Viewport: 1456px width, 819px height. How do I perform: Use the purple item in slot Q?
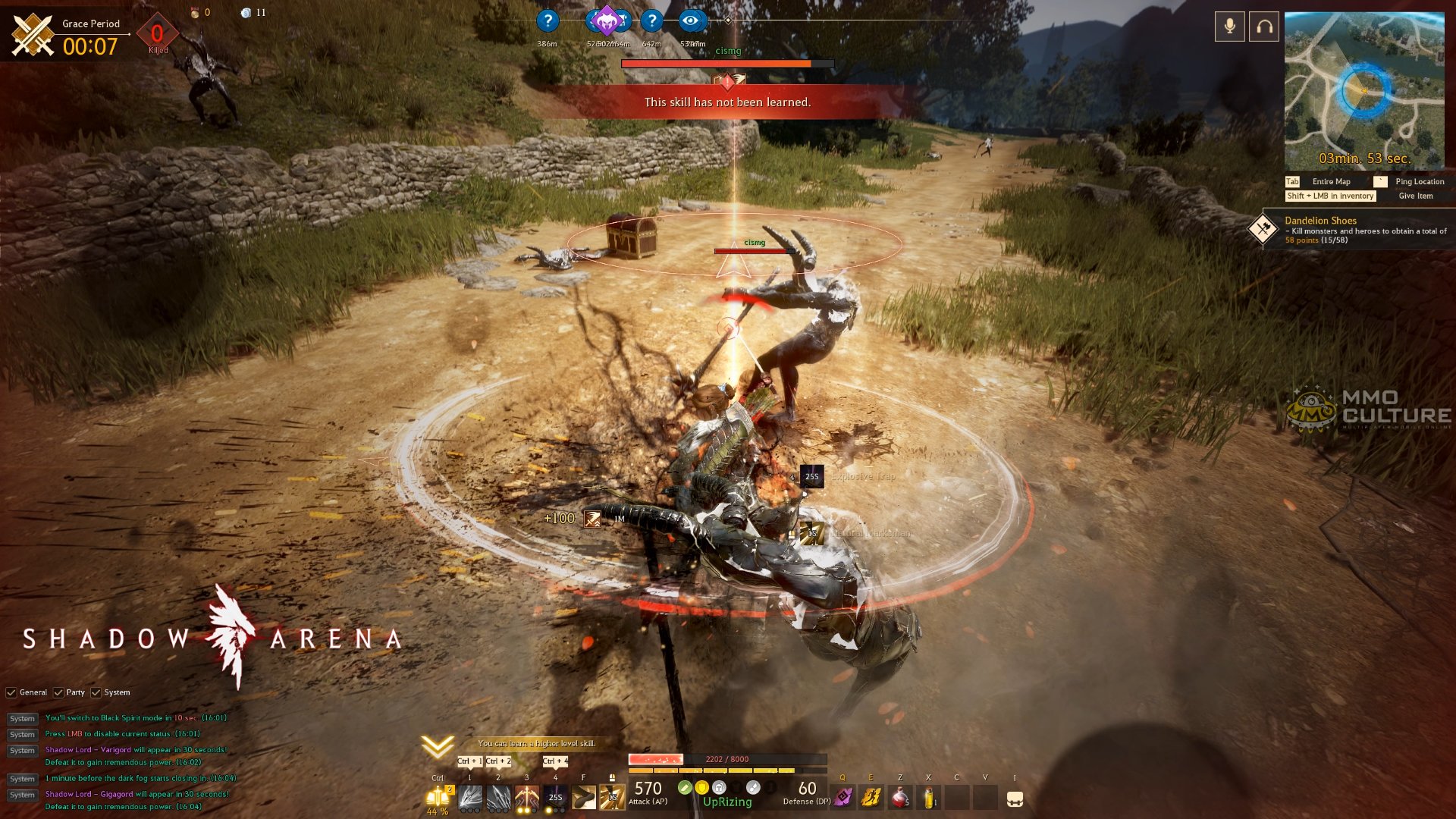point(843,798)
